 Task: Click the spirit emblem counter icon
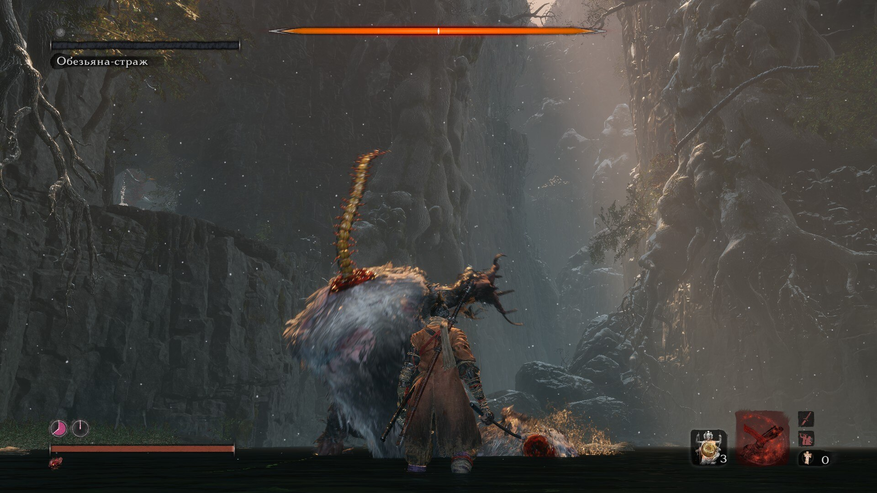point(805,459)
